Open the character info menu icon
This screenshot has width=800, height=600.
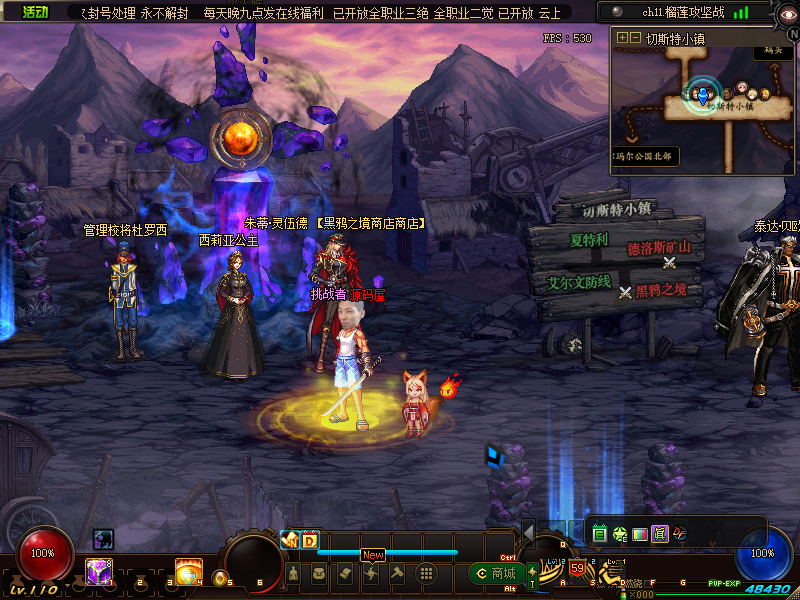click(293, 573)
